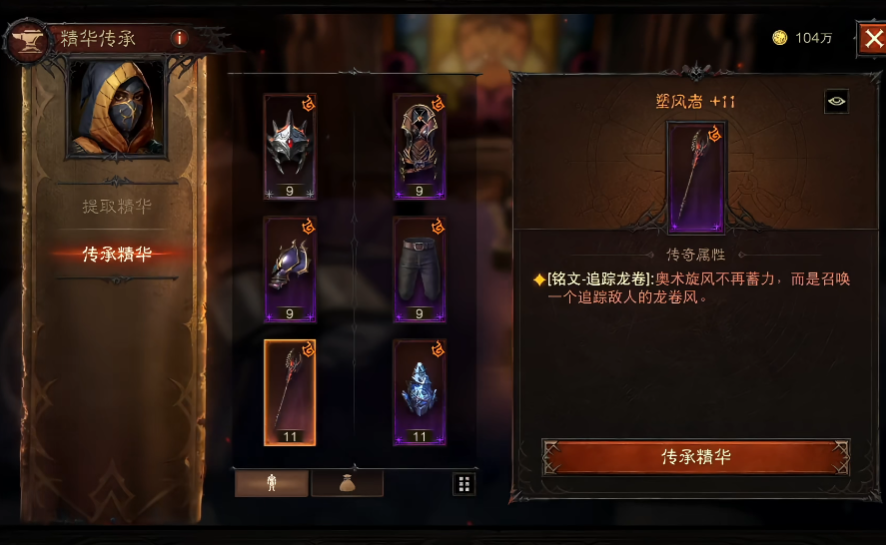Choose the hooded chest armor slot

pos(419,146)
